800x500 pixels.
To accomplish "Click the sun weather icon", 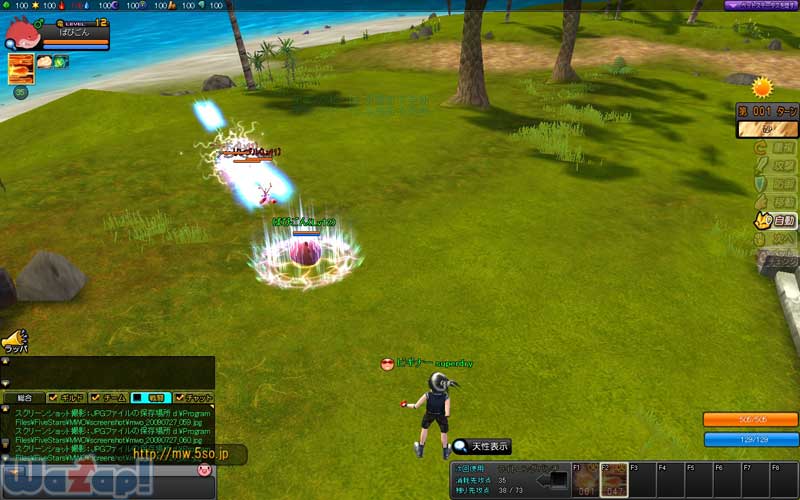I will tap(764, 87).
